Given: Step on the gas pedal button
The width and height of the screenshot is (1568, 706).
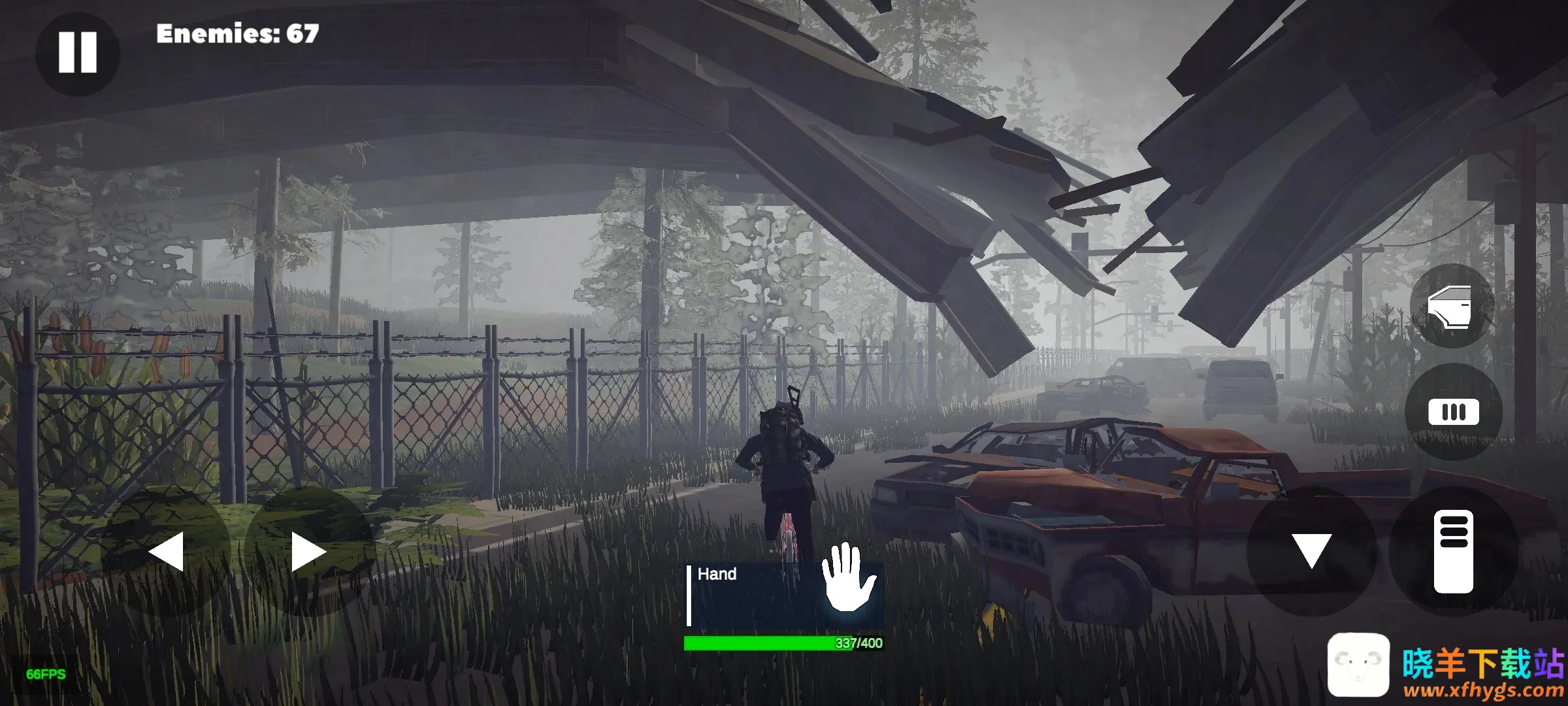Looking at the screenshot, I should click(1453, 551).
